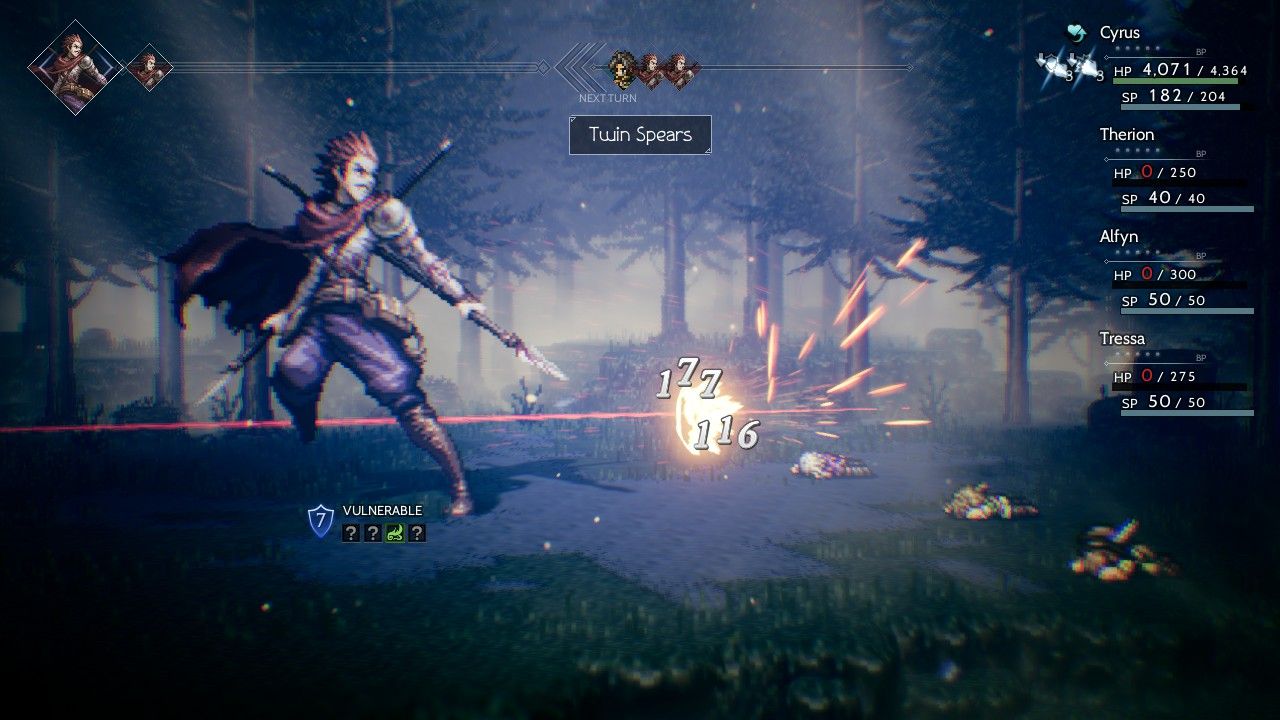Screen dimensions: 1280x720
Task: Select Cyrus in the party list
Action: click(1119, 33)
